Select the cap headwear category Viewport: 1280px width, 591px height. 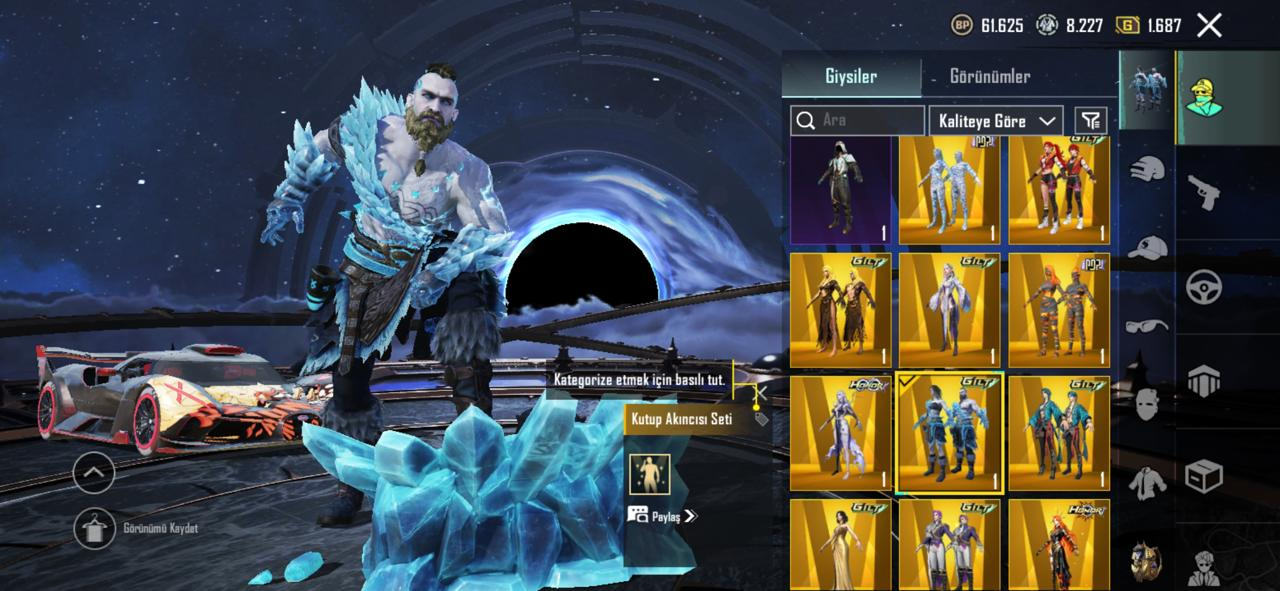pos(1147,247)
